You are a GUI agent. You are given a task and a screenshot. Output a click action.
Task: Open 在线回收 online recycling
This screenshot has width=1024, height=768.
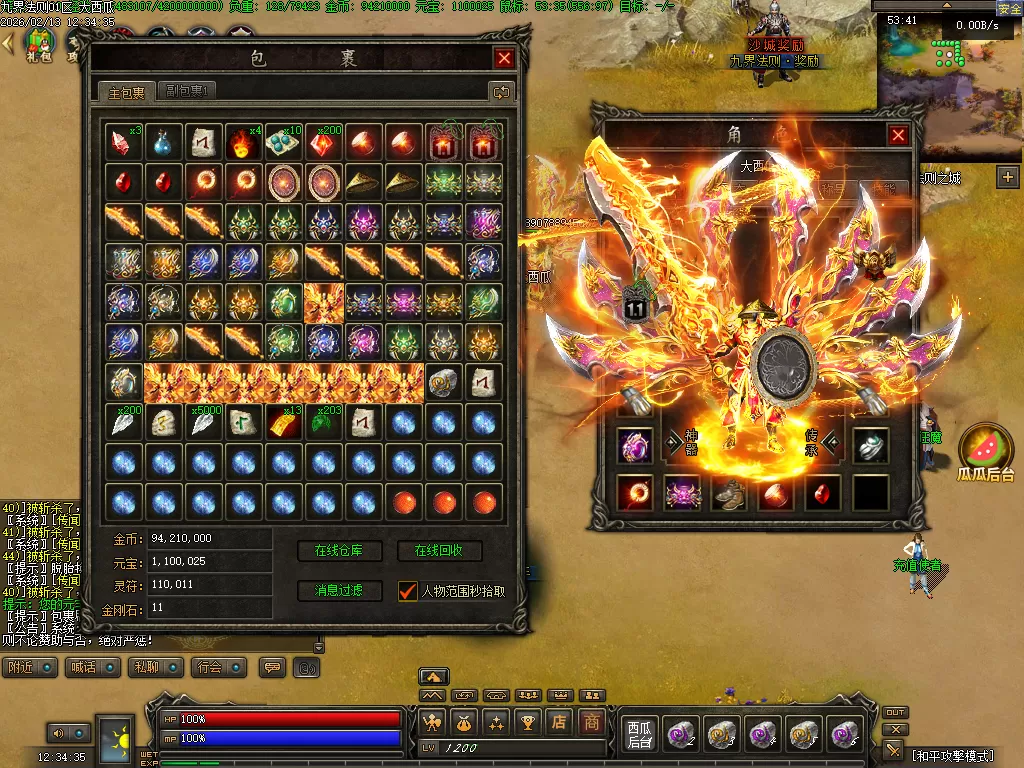tap(440, 551)
